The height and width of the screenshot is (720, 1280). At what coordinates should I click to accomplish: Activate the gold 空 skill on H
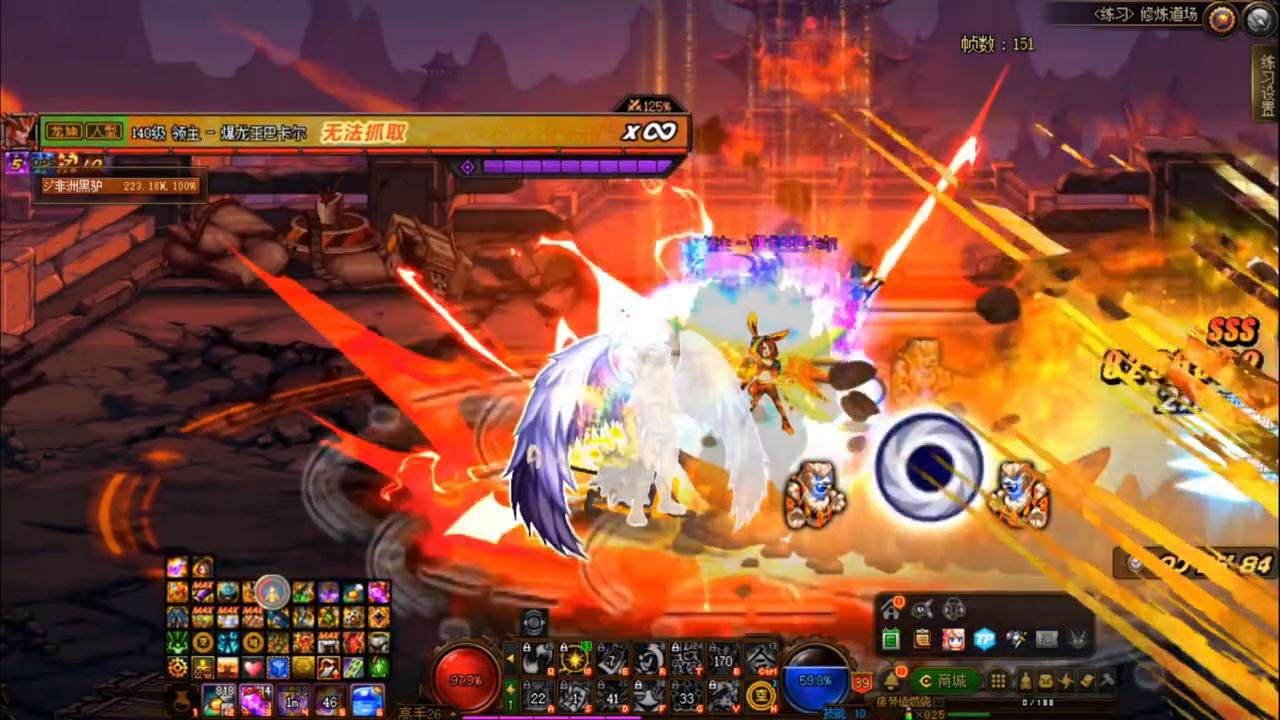[x=761, y=695]
